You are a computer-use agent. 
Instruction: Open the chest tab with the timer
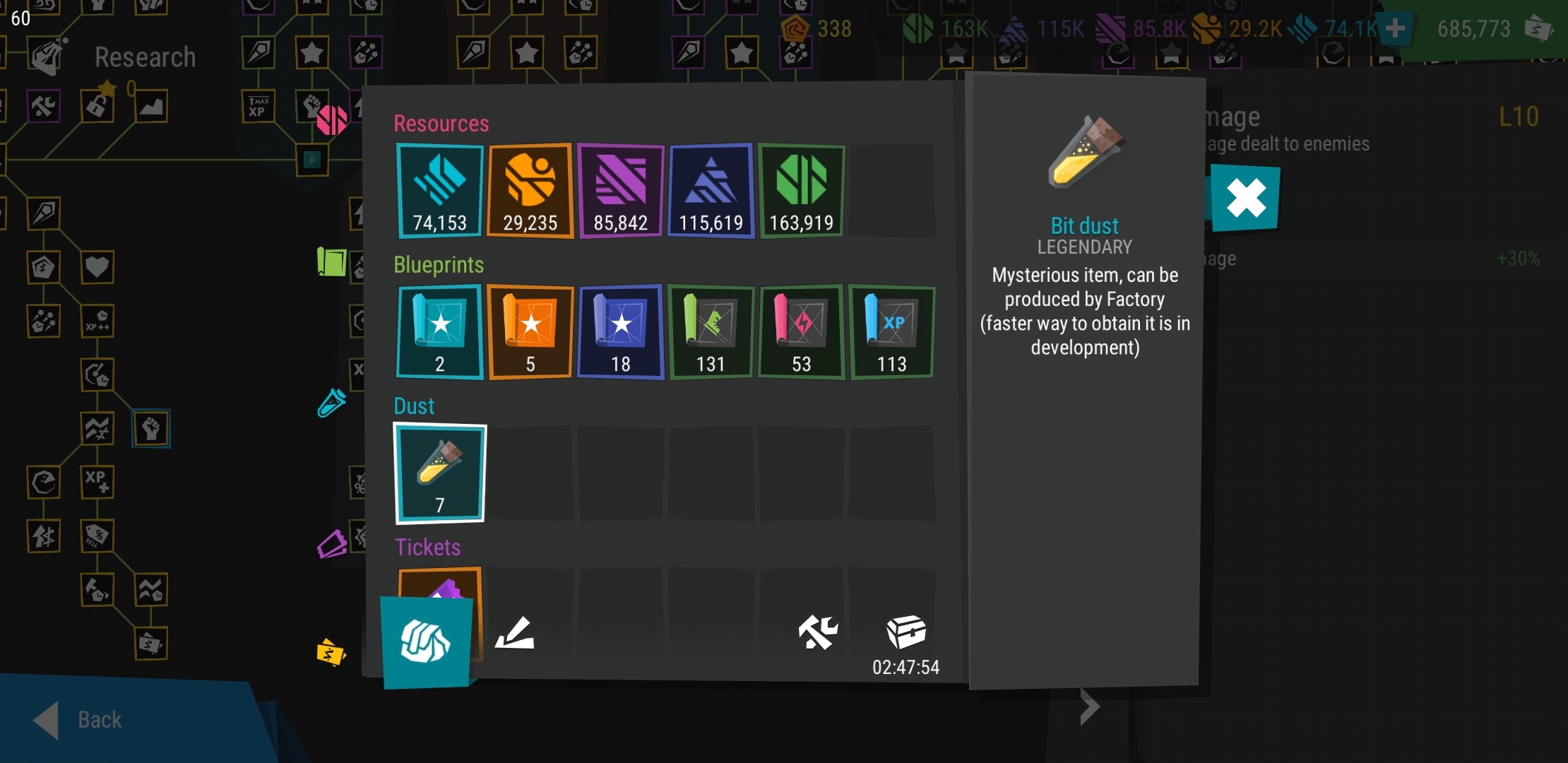point(906,633)
